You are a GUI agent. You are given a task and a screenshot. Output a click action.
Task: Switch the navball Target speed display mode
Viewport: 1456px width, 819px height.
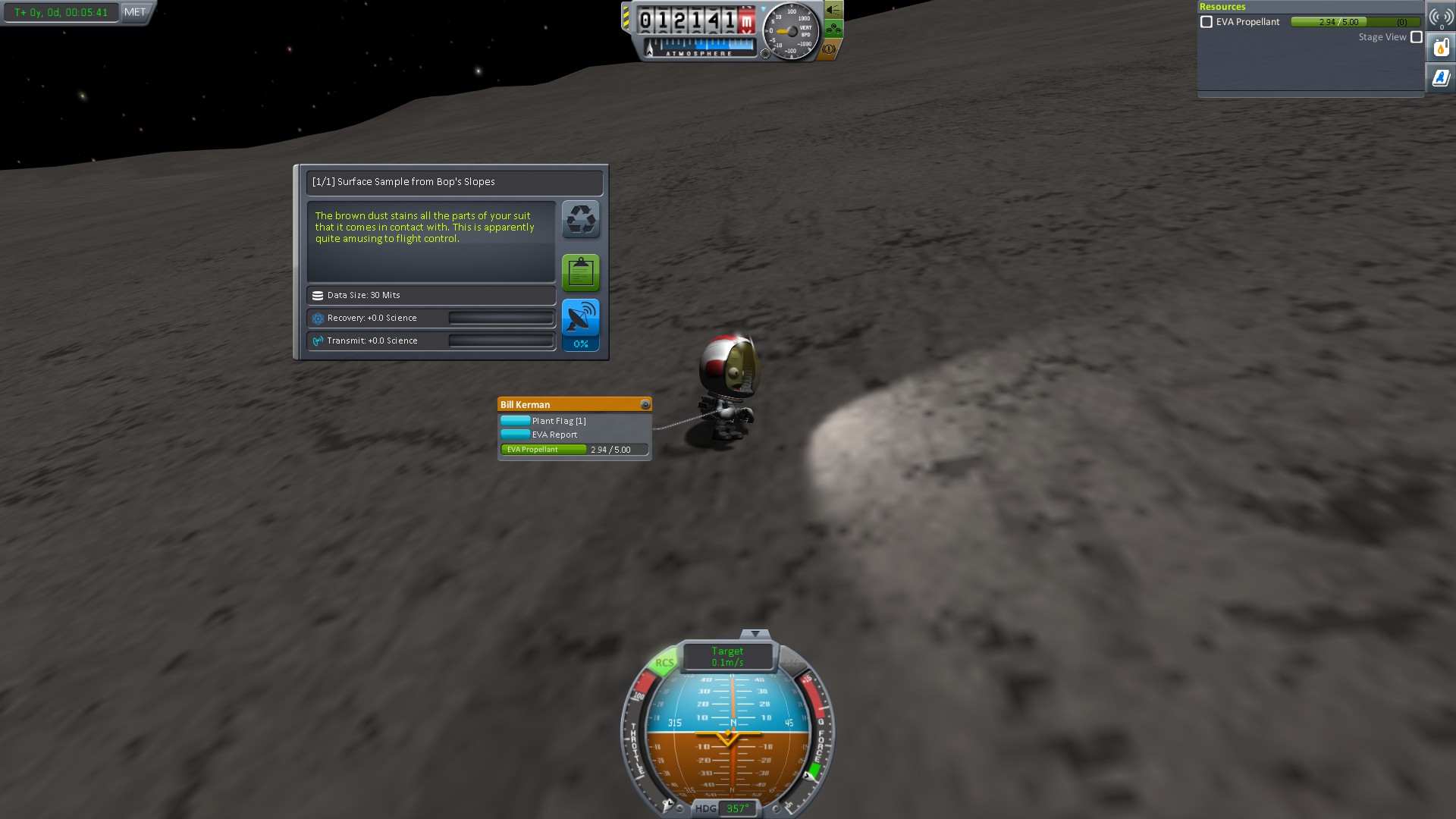click(728, 657)
